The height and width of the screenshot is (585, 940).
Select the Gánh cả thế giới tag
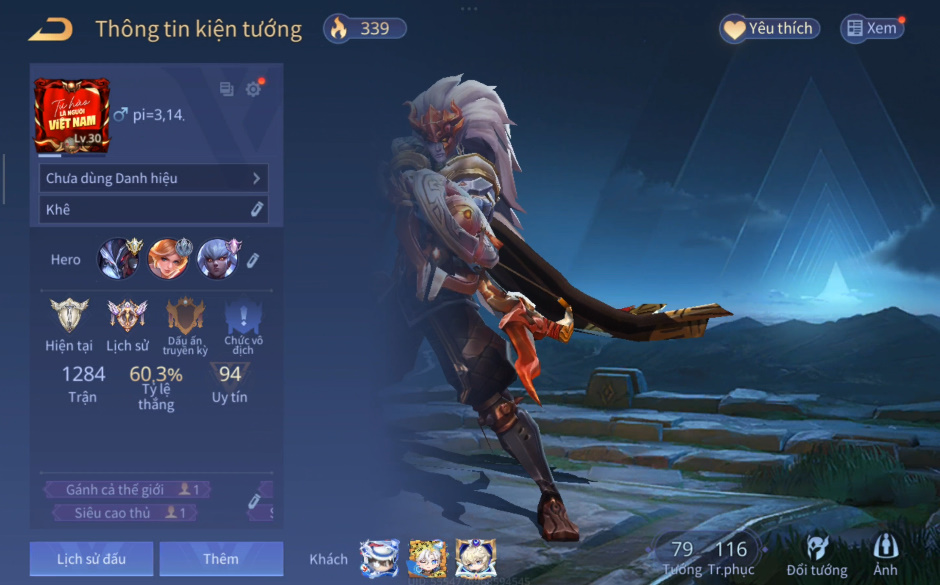(126, 490)
